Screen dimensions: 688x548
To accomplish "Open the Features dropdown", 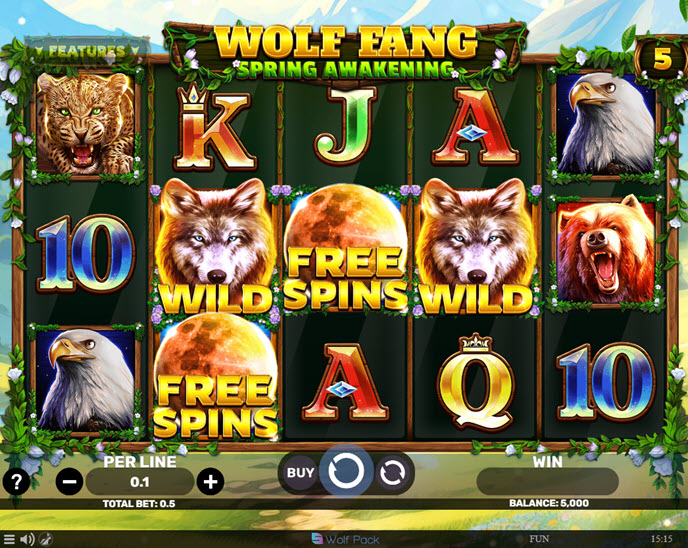I will click(87, 50).
